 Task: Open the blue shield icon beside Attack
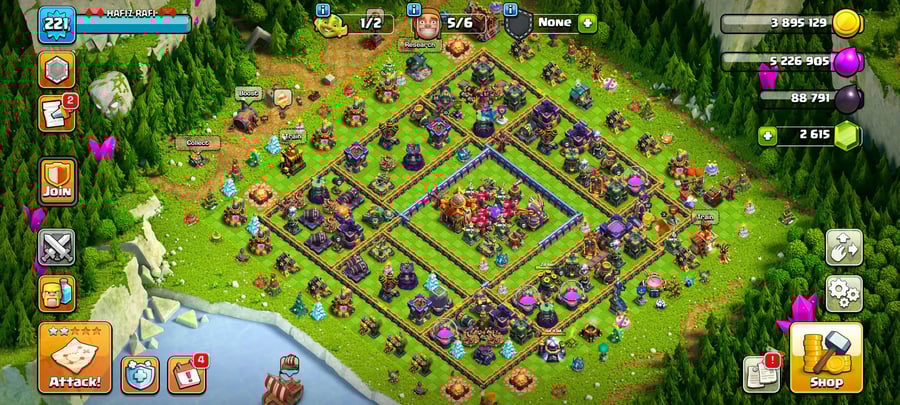pyautogui.click(x=140, y=374)
